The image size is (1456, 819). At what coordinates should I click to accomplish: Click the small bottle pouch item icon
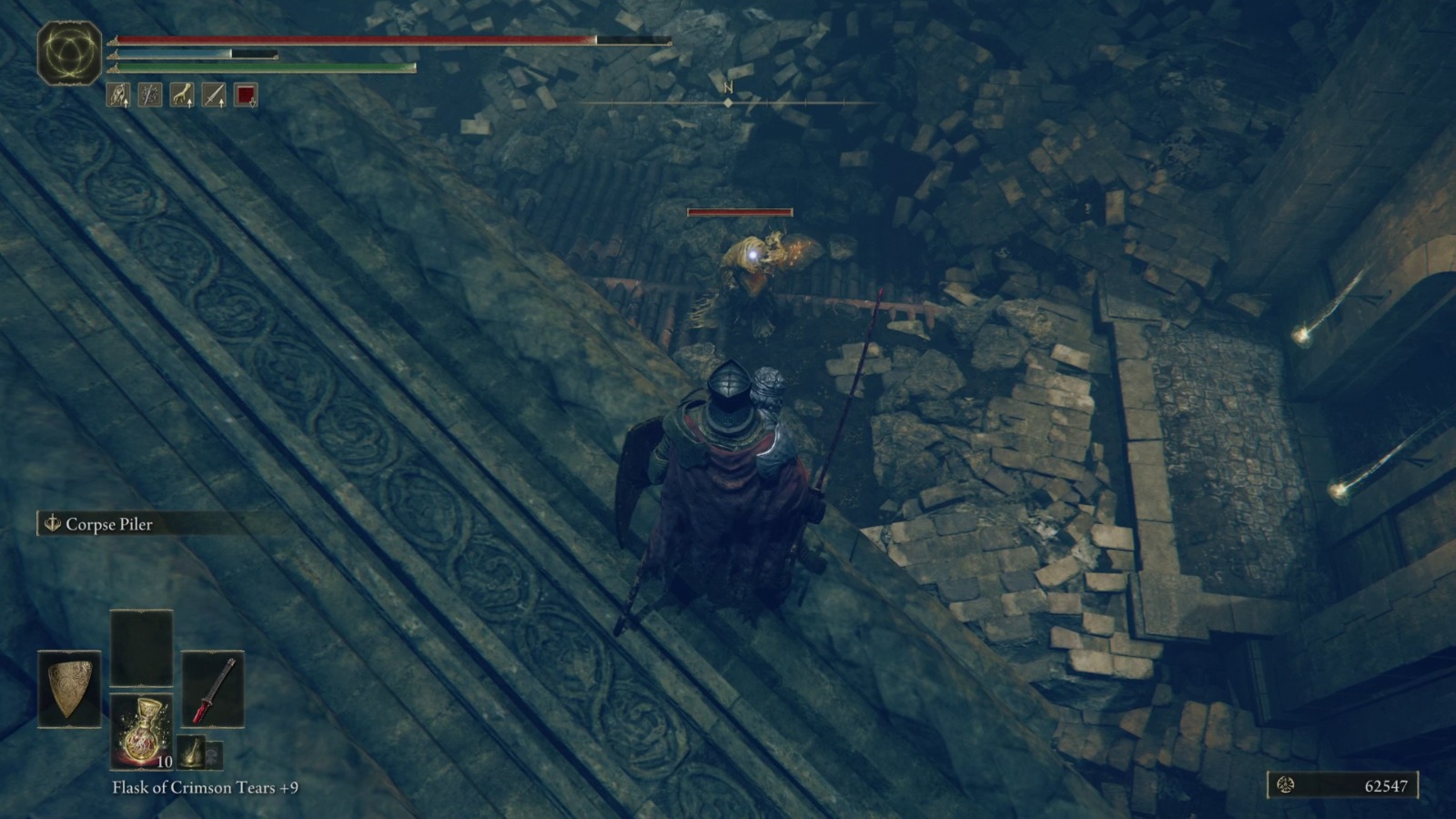coord(191,751)
